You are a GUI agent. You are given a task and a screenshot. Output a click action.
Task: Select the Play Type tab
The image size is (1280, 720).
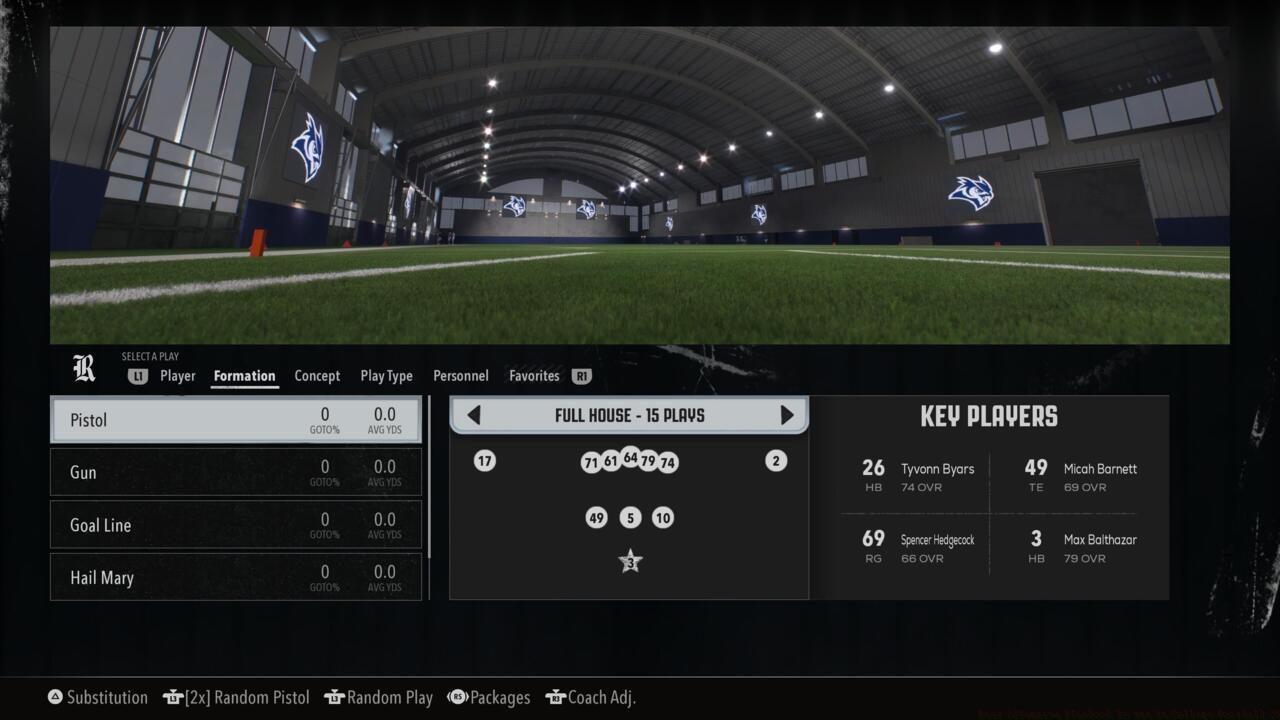pos(386,376)
